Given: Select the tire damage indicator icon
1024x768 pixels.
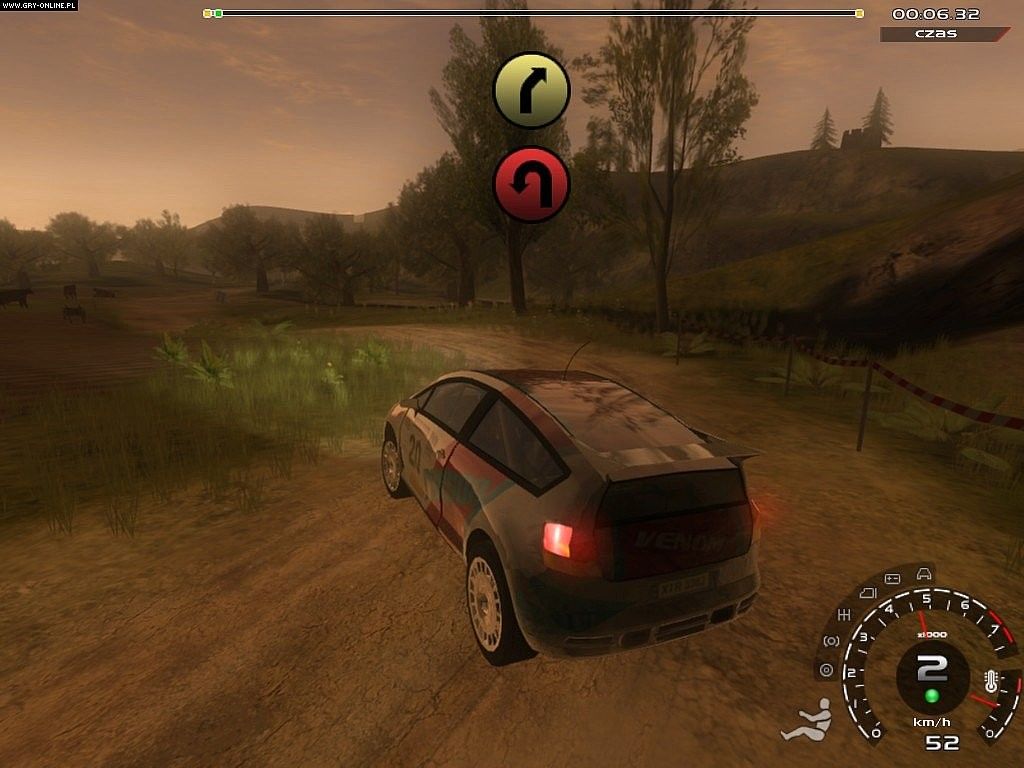Looking at the screenshot, I should point(826,670).
